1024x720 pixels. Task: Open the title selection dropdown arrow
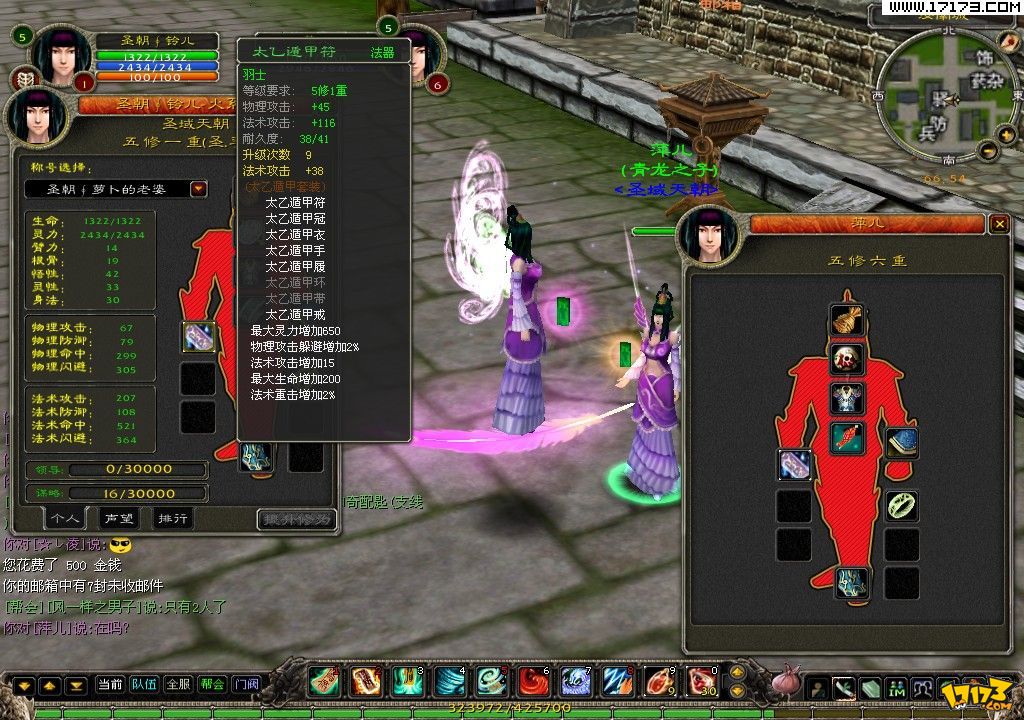199,189
